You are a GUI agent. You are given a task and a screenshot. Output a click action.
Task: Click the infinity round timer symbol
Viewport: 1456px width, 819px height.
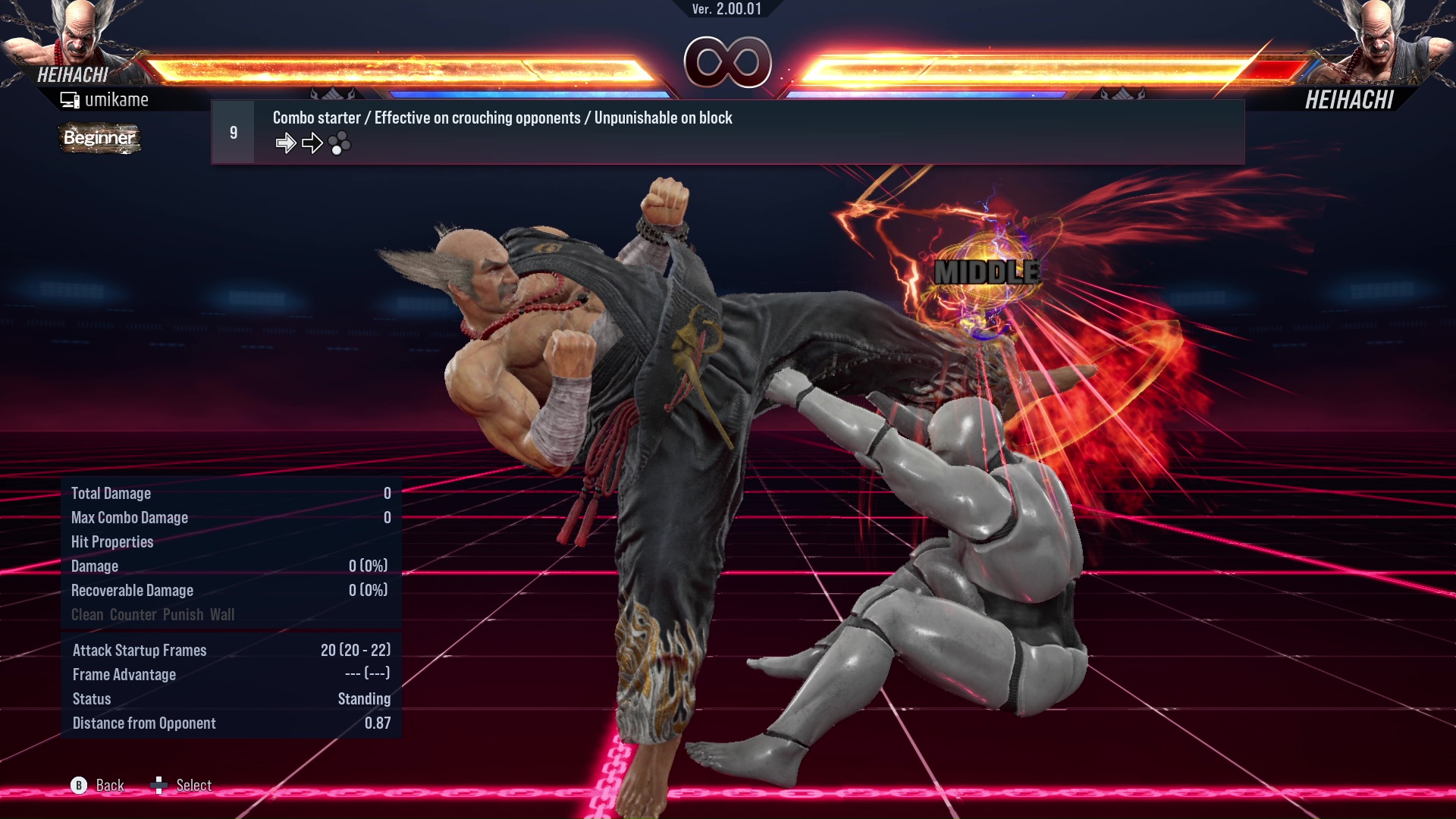coord(728,64)
